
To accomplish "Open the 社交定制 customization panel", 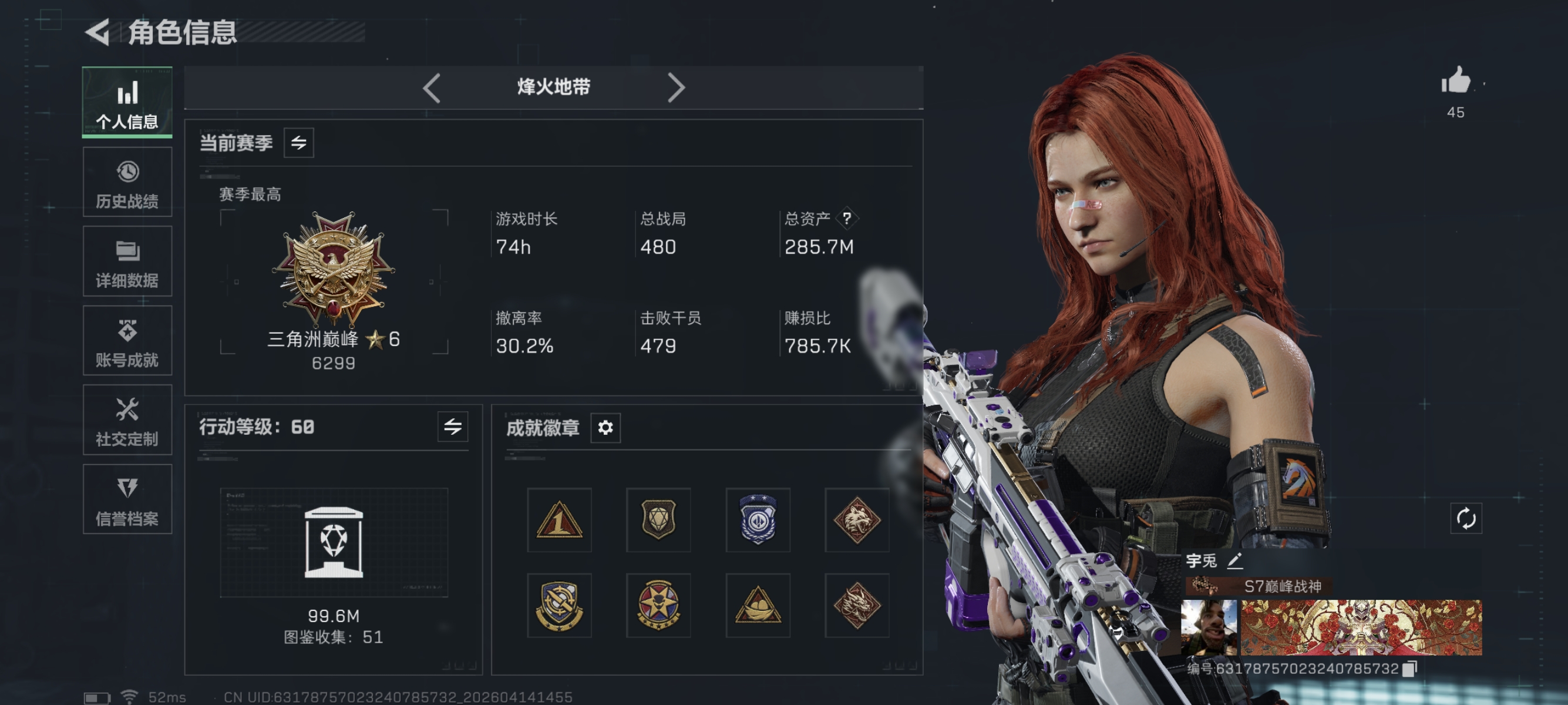I will 127,421.
